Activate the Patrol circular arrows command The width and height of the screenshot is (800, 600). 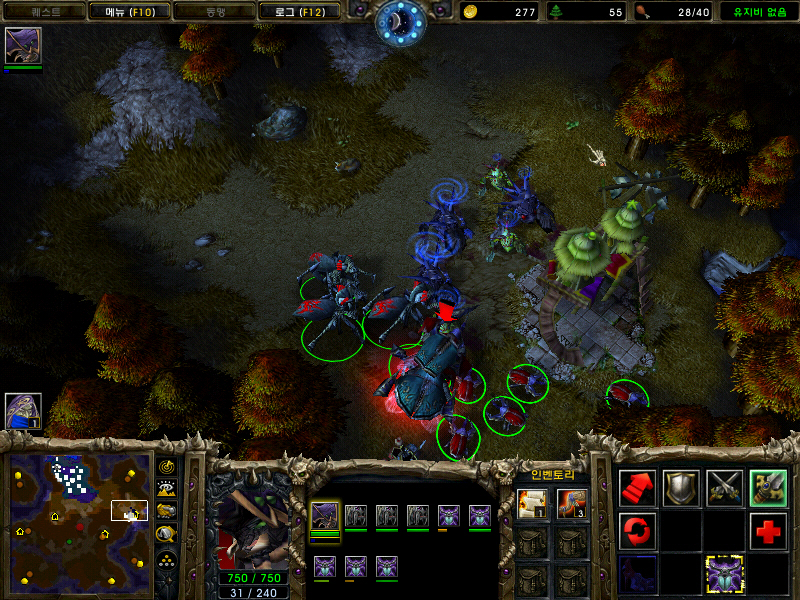point(637,530)
